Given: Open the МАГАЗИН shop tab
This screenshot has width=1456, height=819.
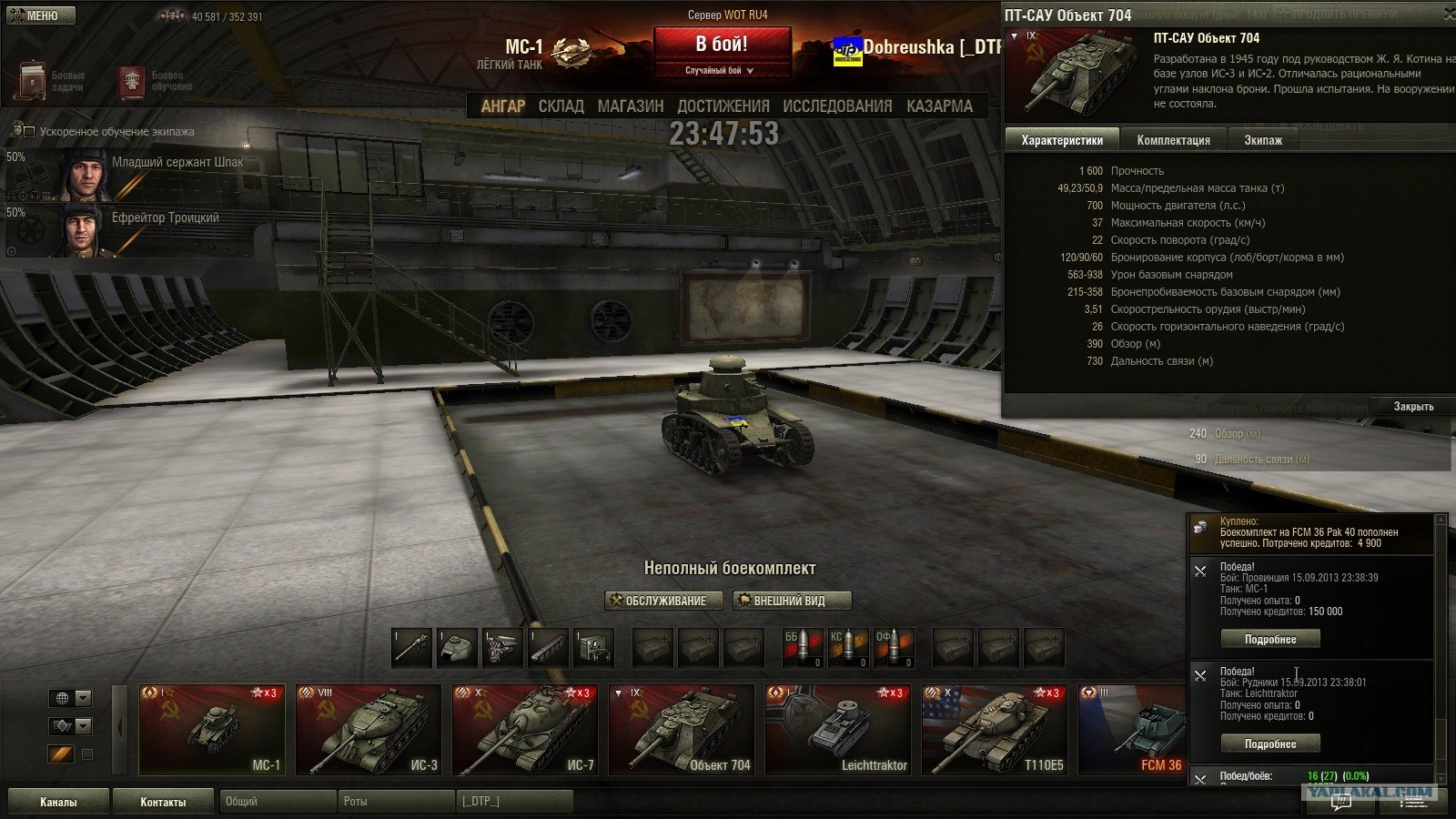Looking at the screenshot, I should tap(631, 106).
